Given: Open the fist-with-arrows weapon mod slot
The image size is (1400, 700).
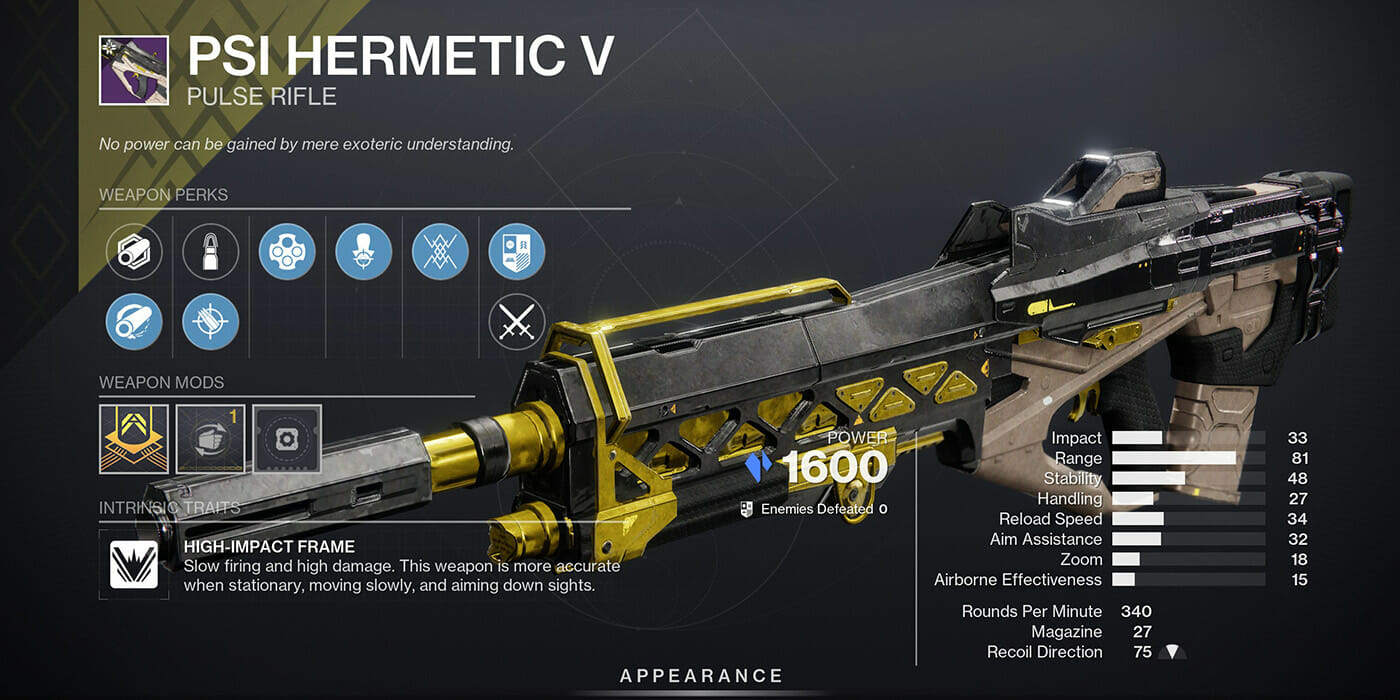Looking at the screenshot, I should coord(211,439).
